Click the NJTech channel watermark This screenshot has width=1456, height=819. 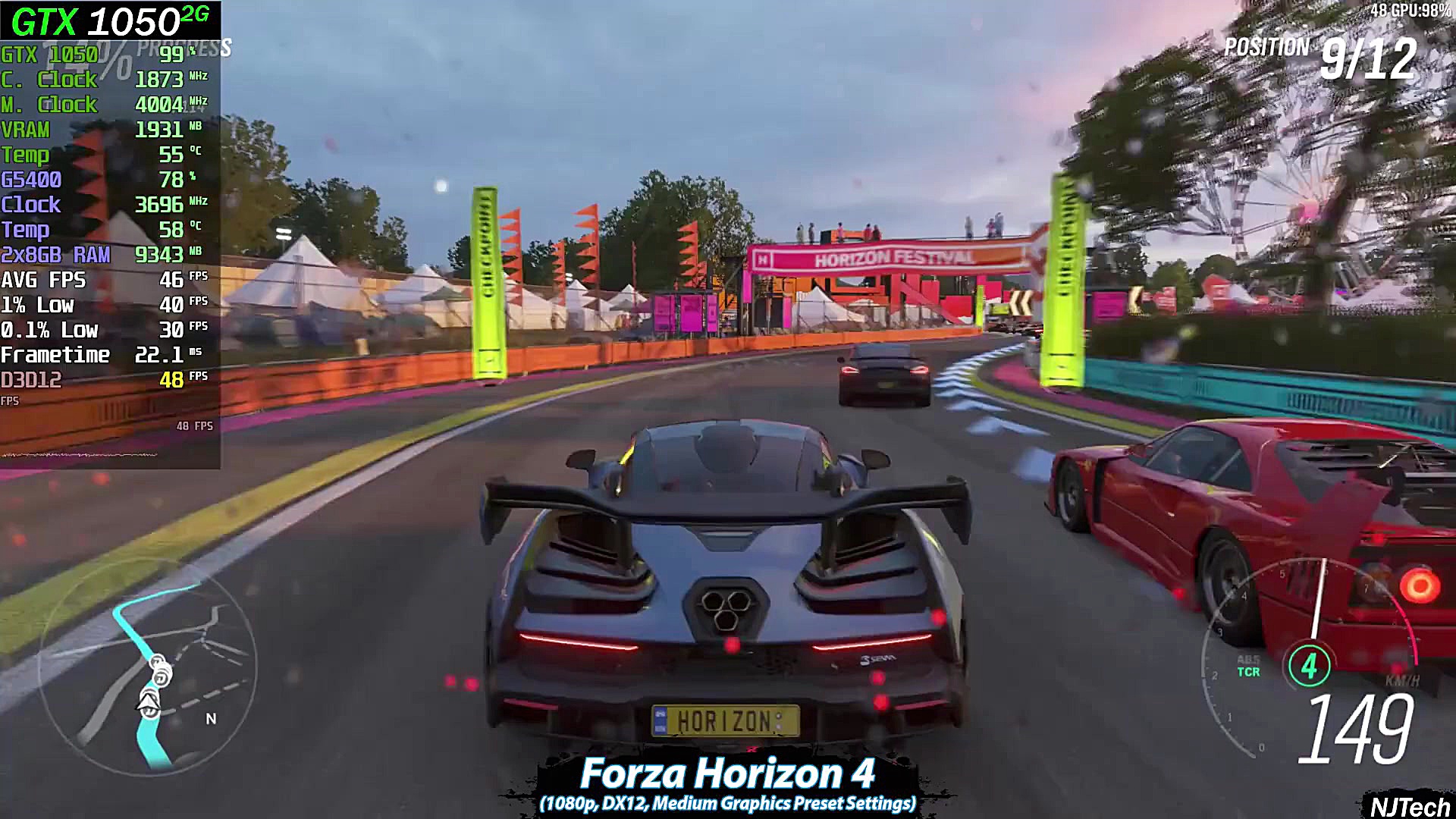tap(1409, 806)
